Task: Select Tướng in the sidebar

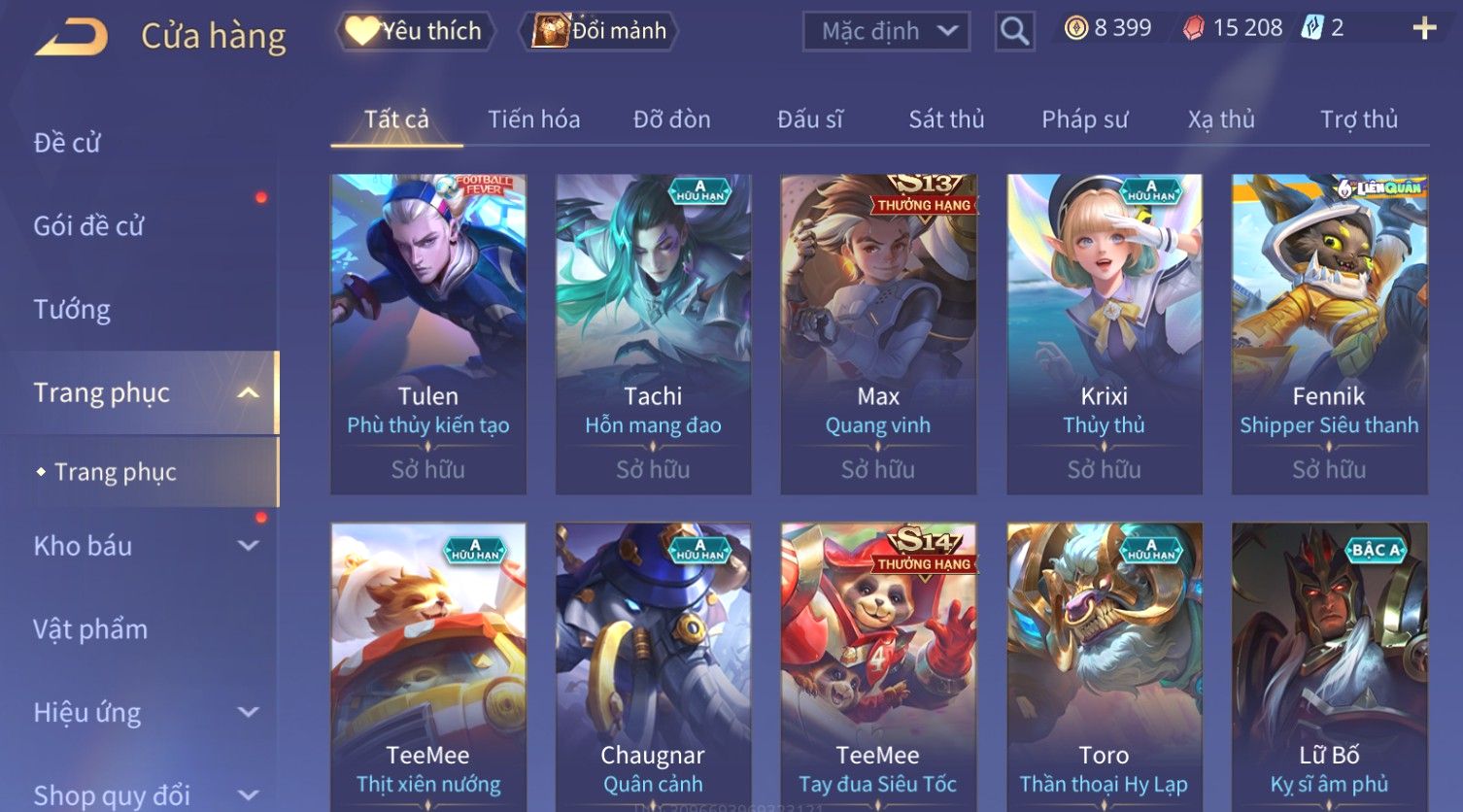Action: click(x=72, y=310)
